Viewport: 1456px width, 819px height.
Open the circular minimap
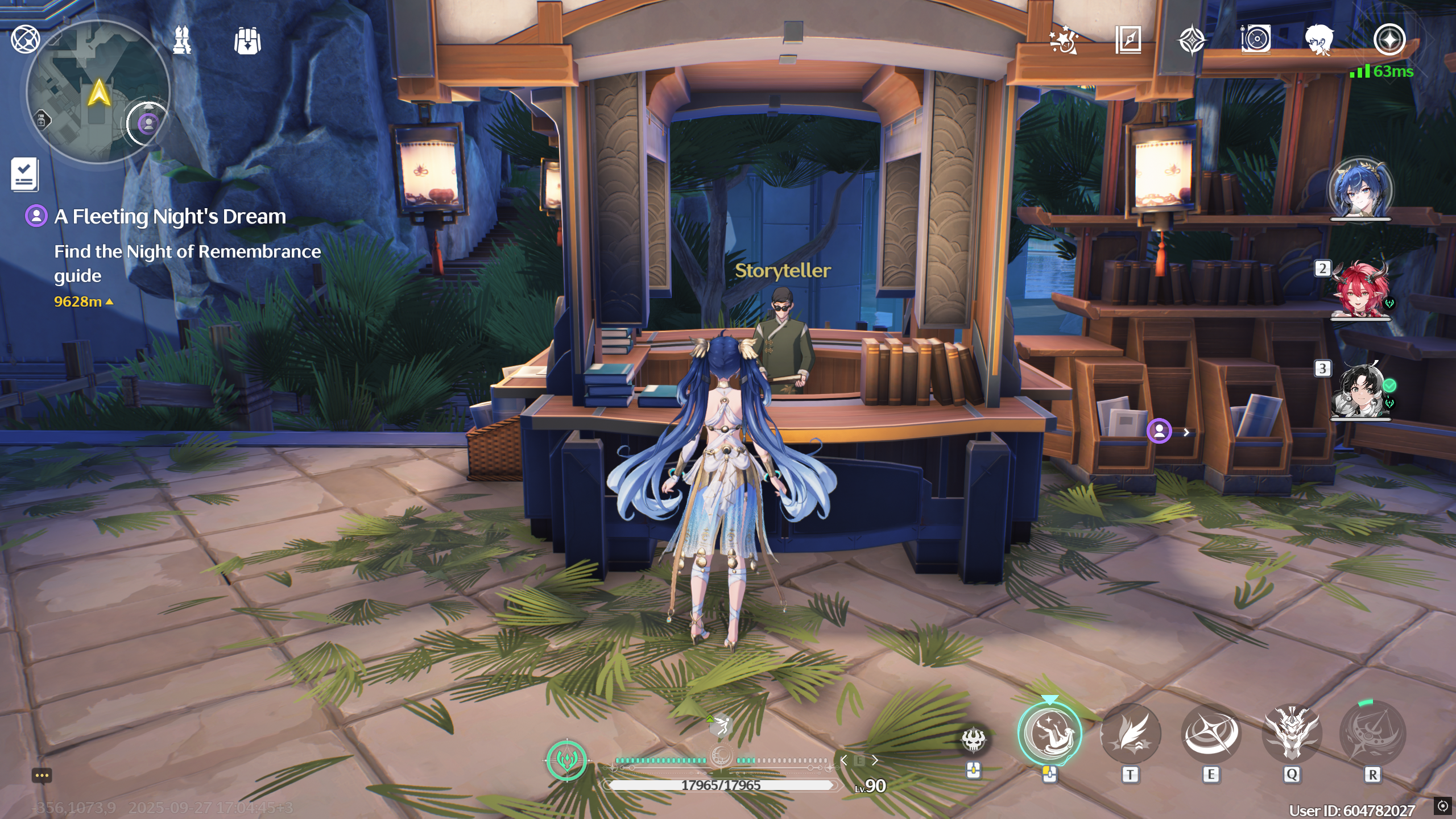[98, 92]
